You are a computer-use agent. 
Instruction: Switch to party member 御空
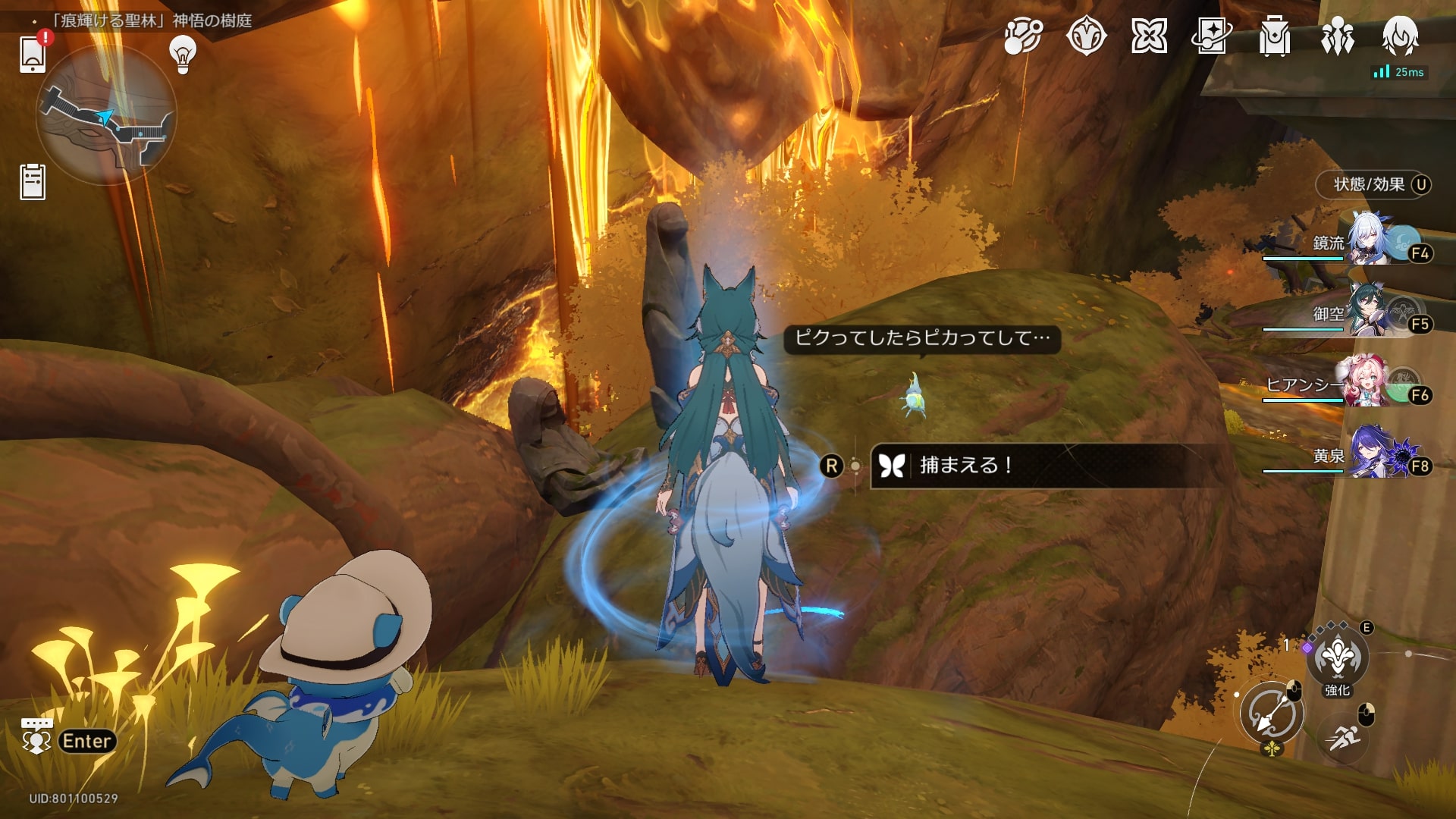point(1369,312)
